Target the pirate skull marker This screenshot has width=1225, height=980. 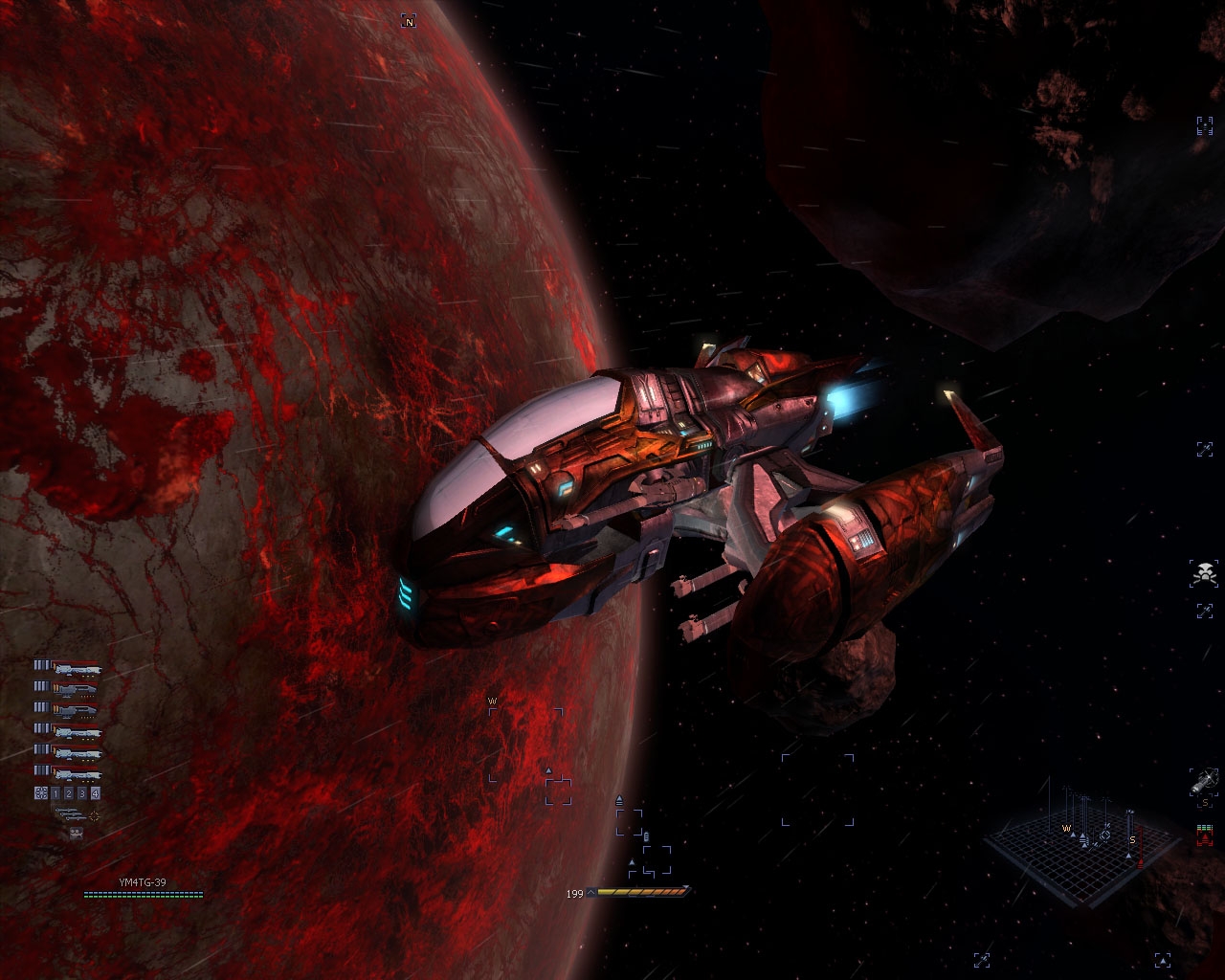[1203, 574]
